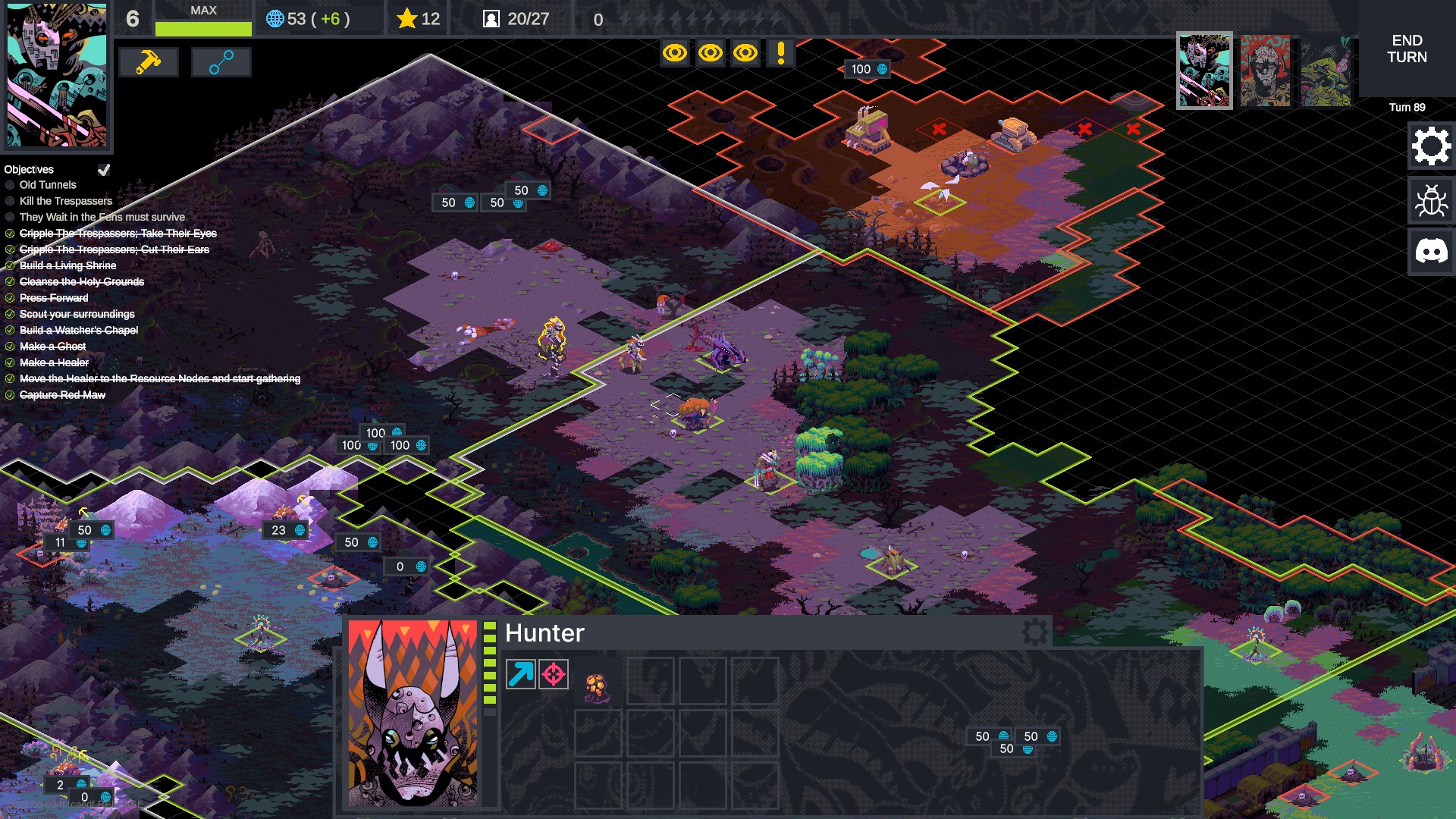
Task: Click the large leader portrait in the corner
Action: [x=56, y=74]
